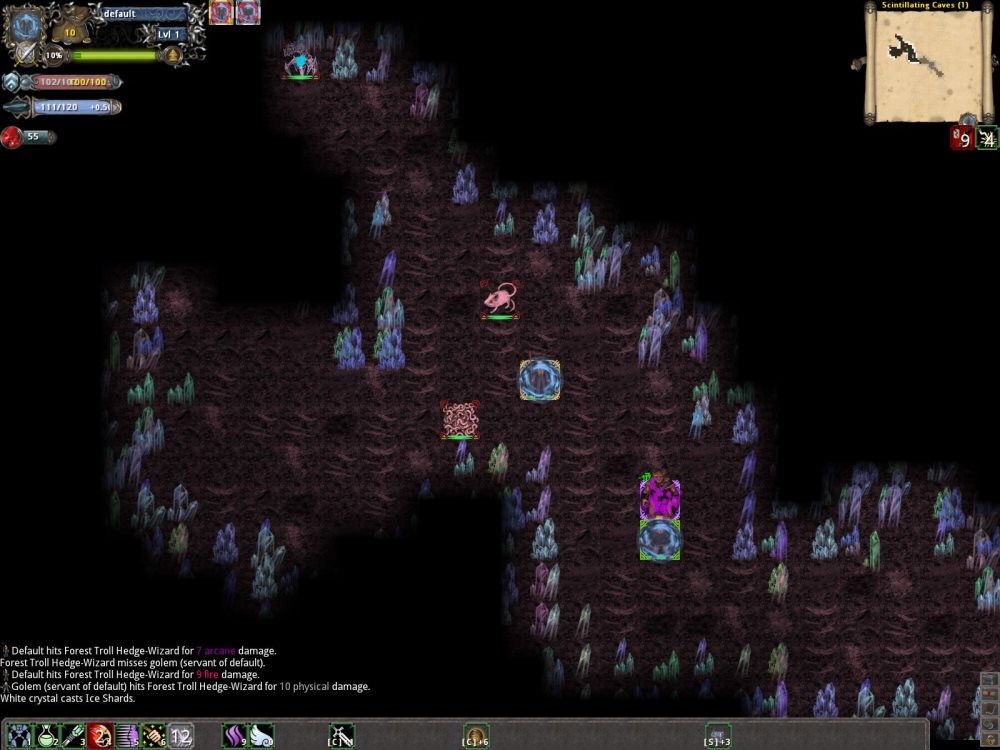Use the glowing fist talent in slot 6
This screenshot has width=1000, height=750.
[153, 738]
